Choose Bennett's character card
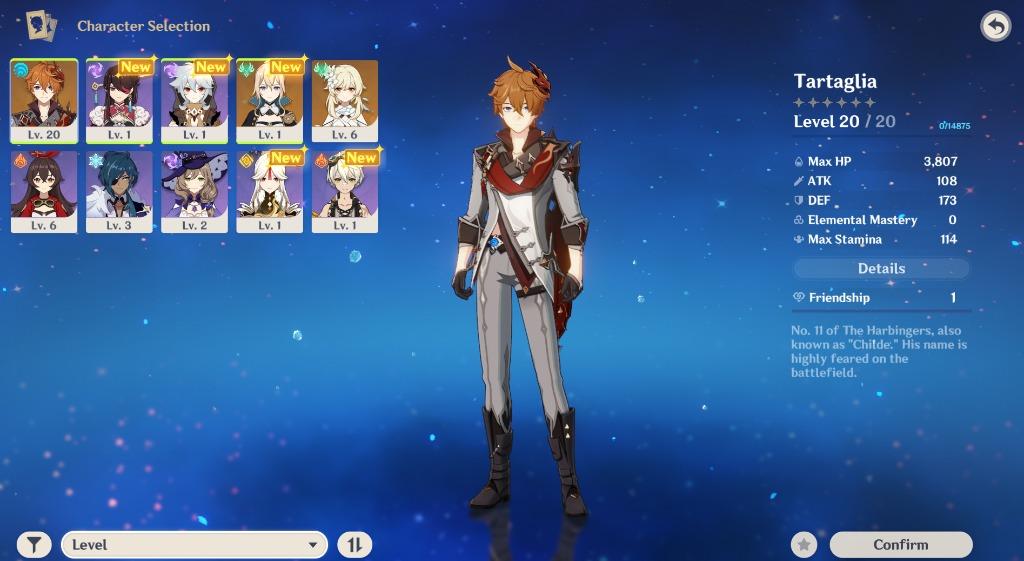Screen dimensions: 1024x561 click(345, 191)
